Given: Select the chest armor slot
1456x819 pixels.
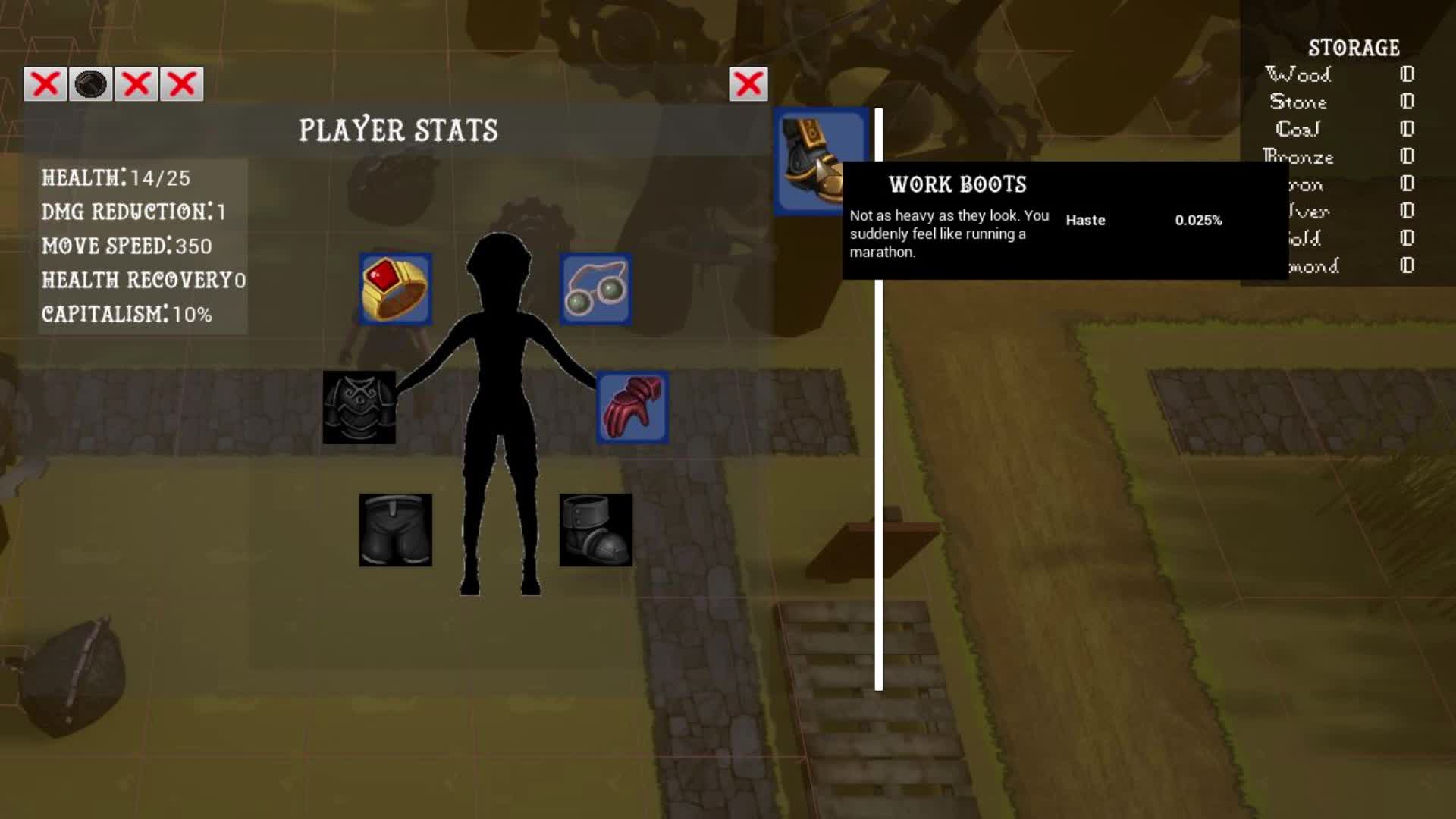Looking at the screenshot, I should (x=360, y=407).
